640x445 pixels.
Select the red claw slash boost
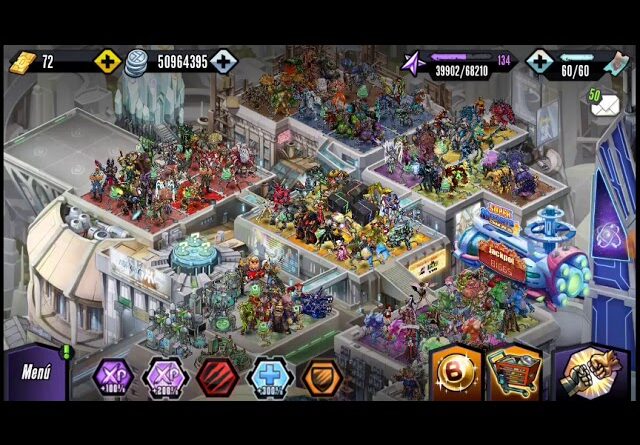216,377
